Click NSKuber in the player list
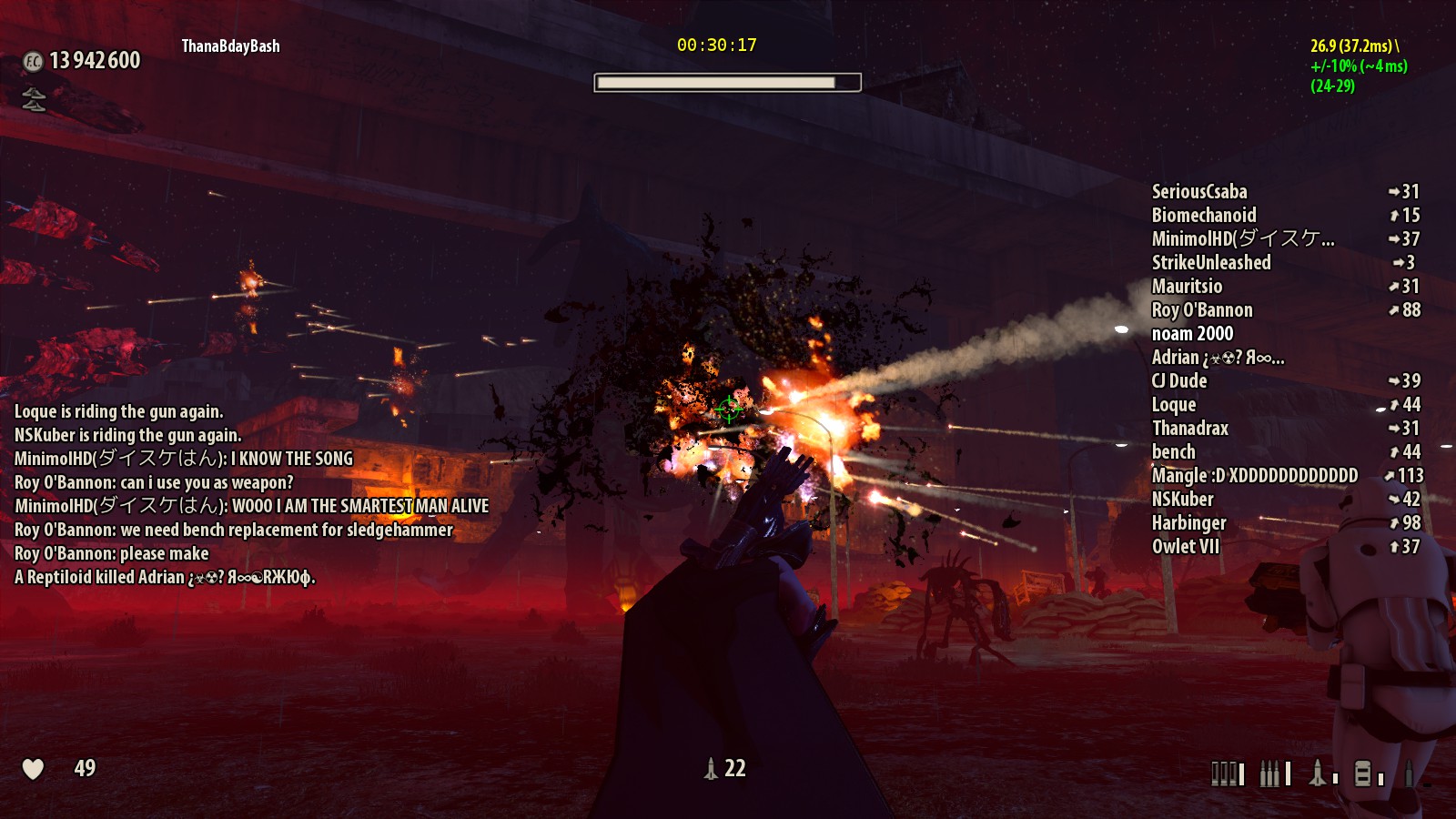 point(1183,500)
